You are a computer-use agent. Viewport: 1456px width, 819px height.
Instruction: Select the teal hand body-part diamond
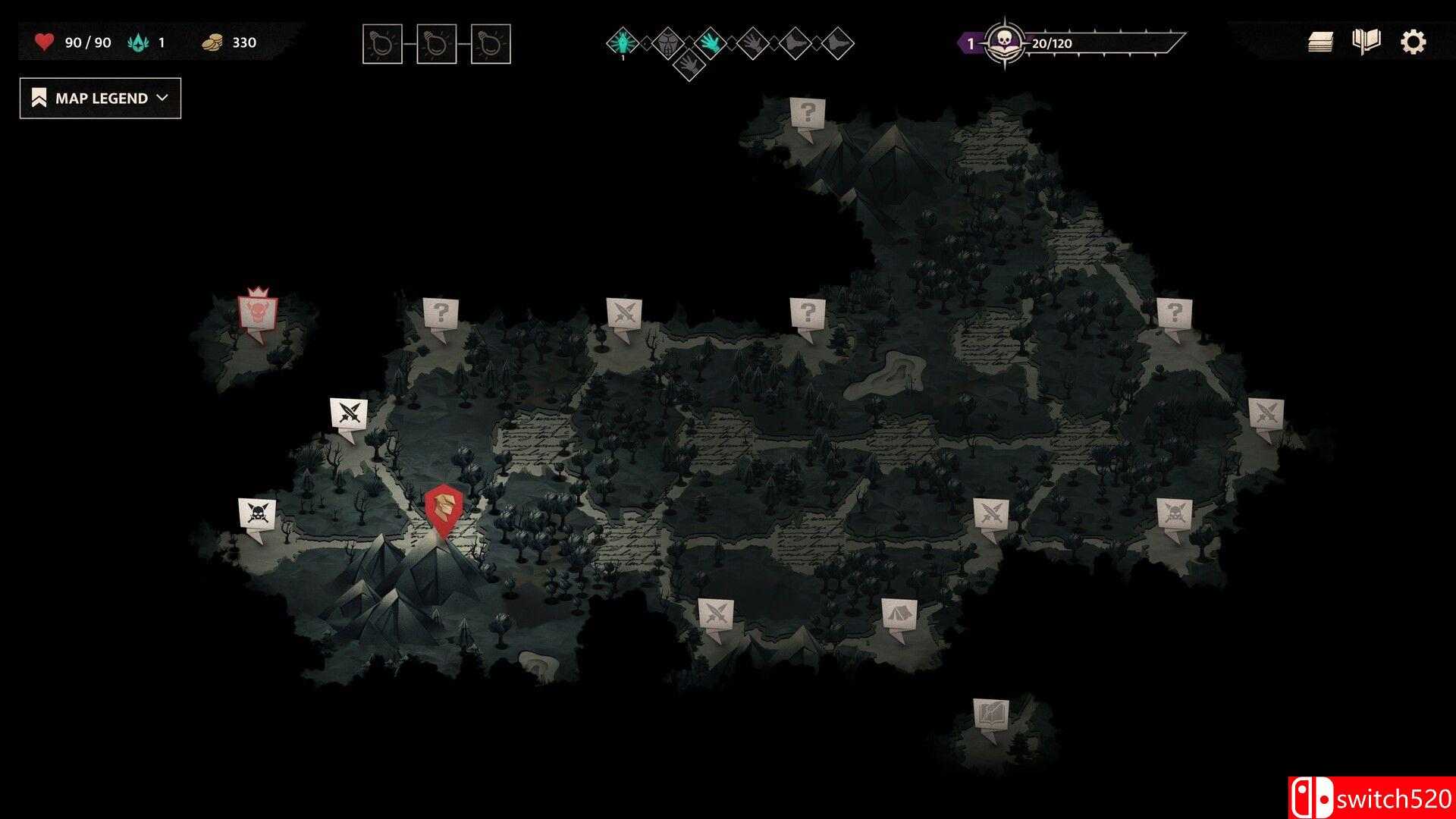(711, 43)
